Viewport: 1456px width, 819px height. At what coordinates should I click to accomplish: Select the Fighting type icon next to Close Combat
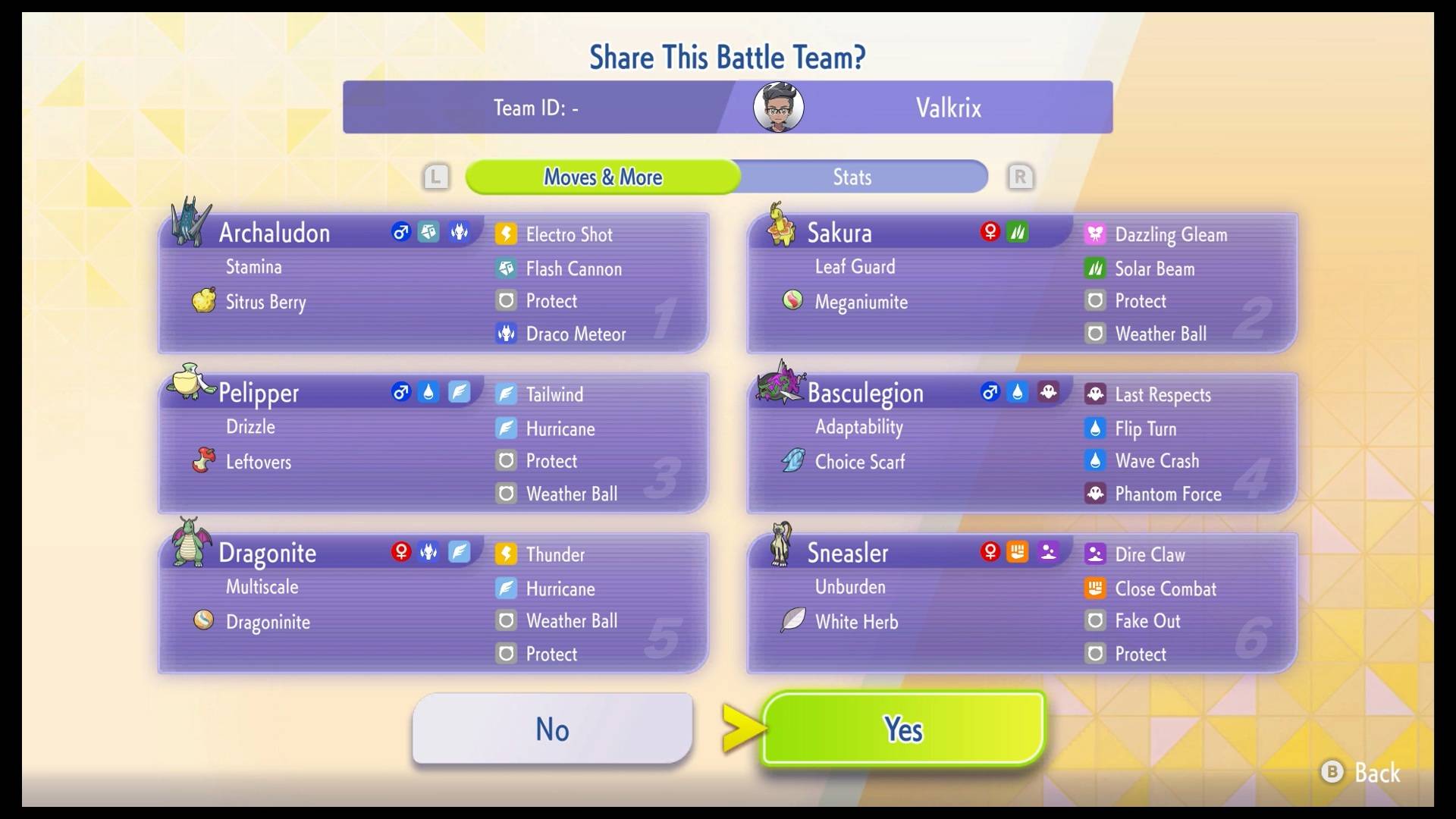[x=1096, y=588]
